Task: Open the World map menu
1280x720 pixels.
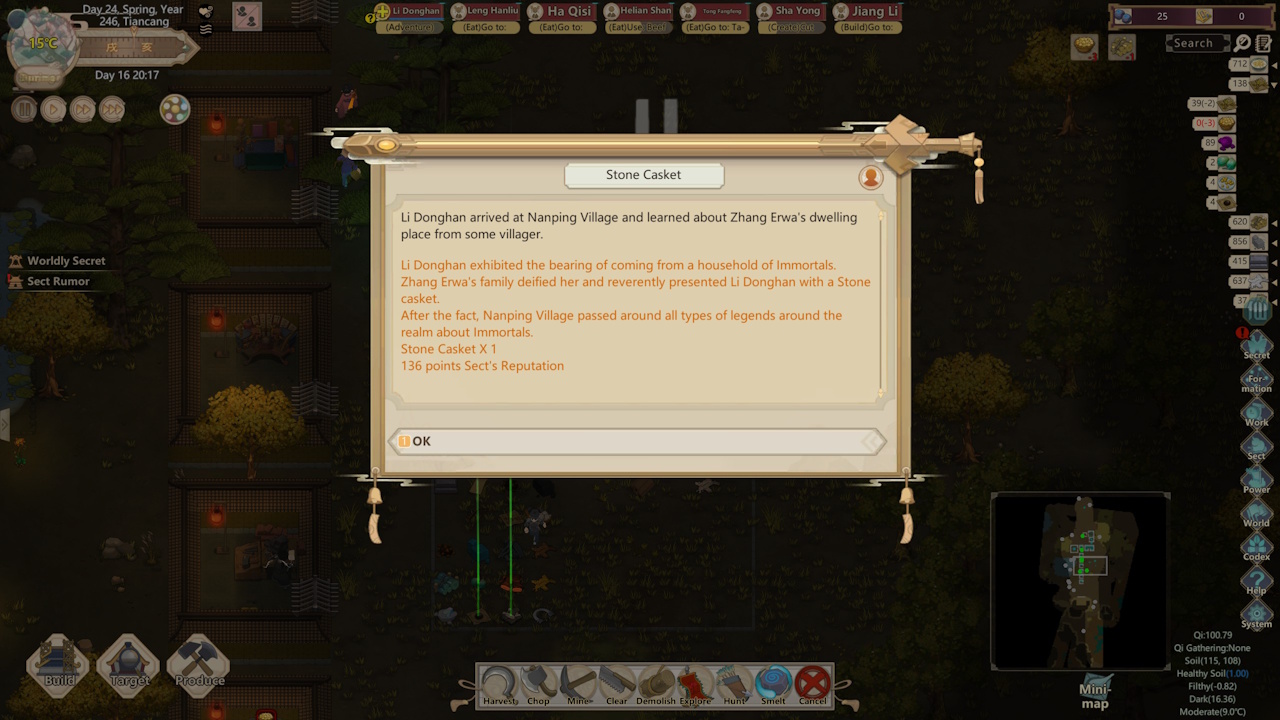Action: point(1256,513)
